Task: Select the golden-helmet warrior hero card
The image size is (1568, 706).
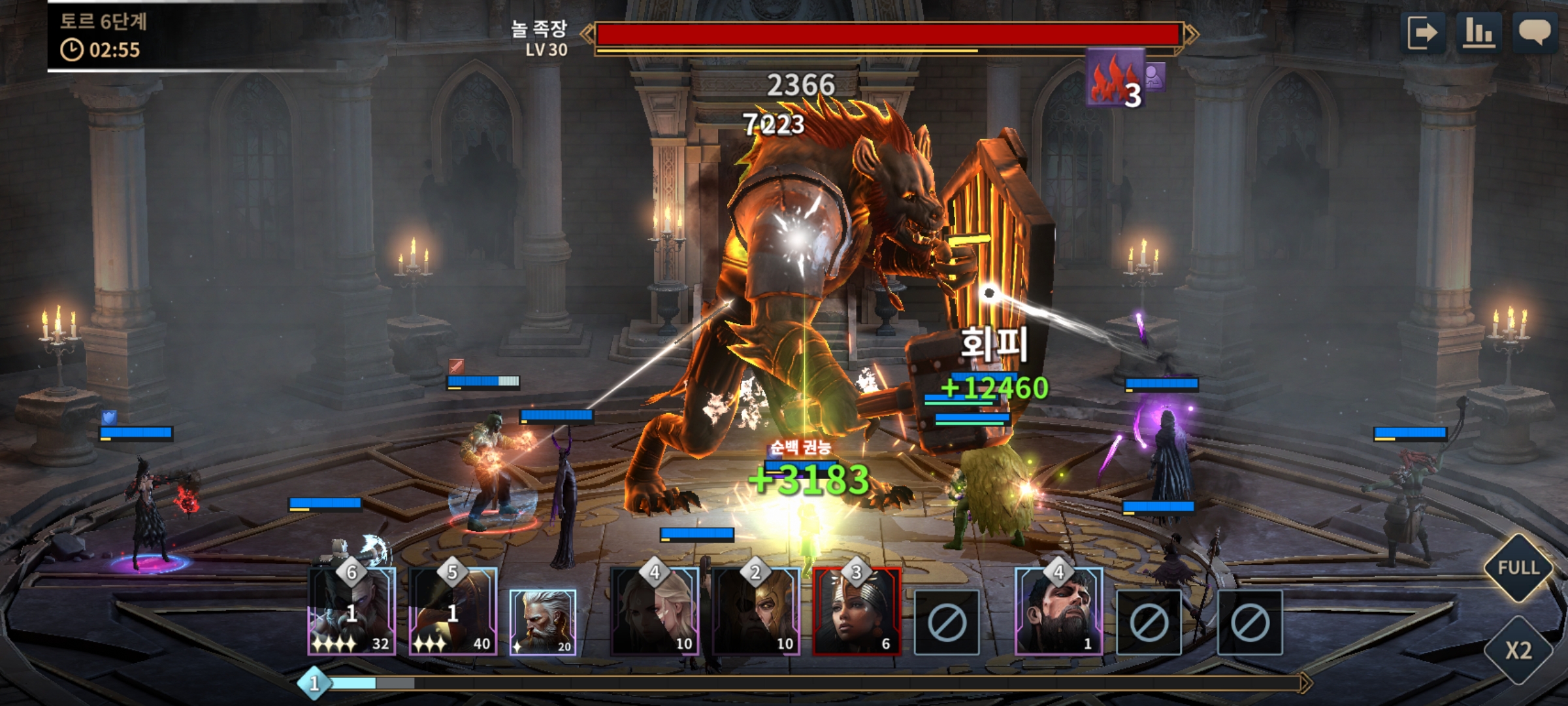Action: pyautogui.click(x=756, y=612)
